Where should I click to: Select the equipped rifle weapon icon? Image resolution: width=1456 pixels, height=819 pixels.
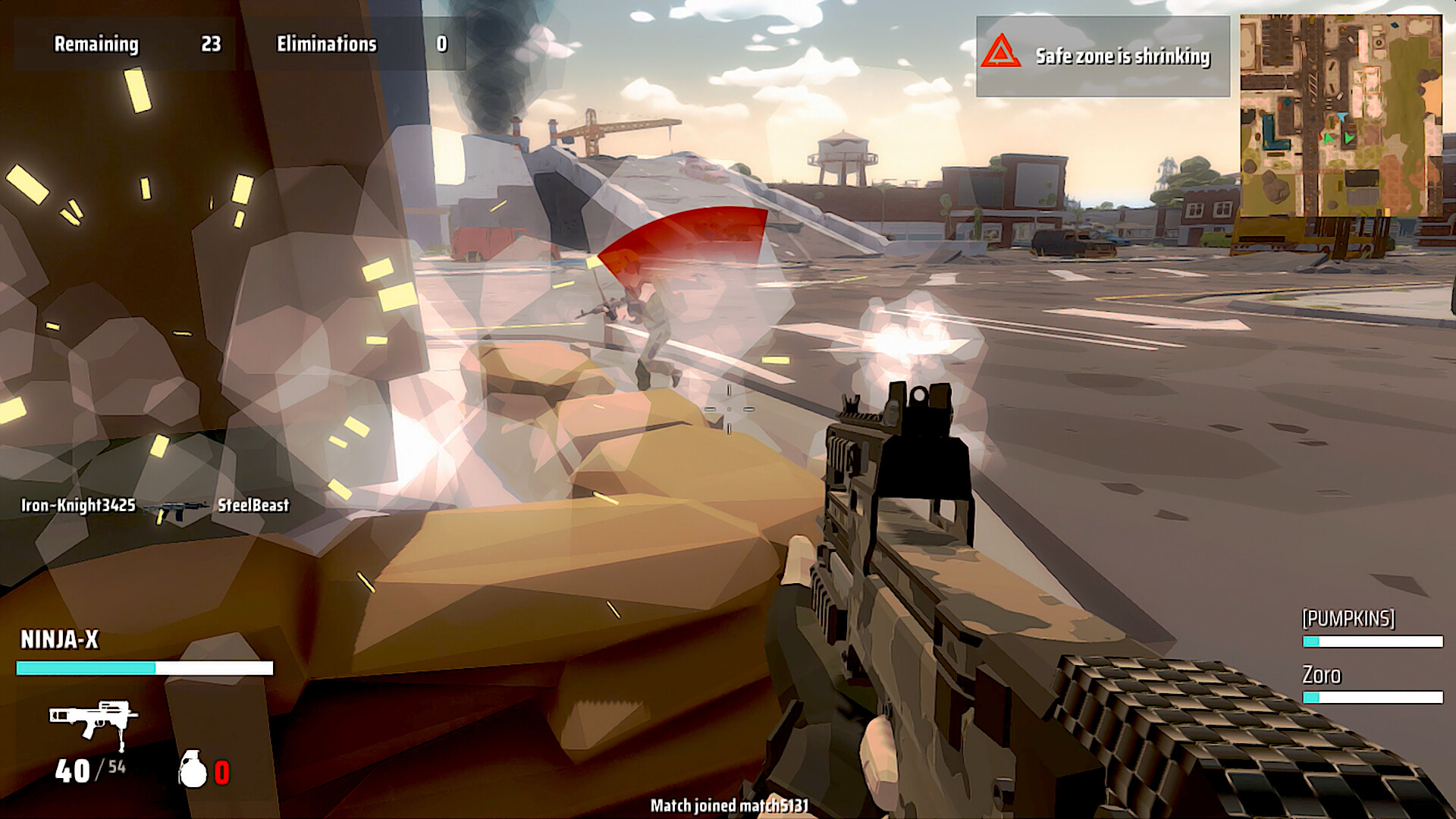click(93, 720)
